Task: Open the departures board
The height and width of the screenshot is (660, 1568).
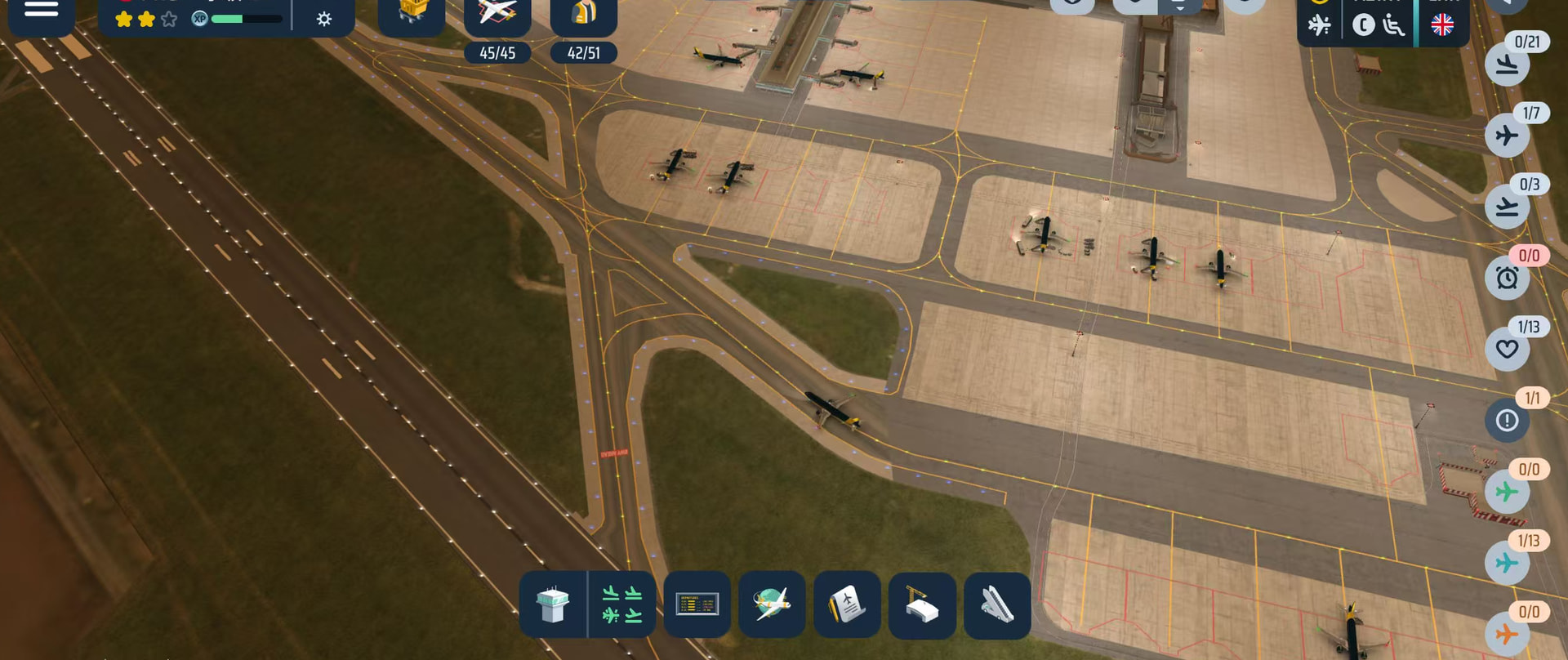Action: [x=697, y=605]
